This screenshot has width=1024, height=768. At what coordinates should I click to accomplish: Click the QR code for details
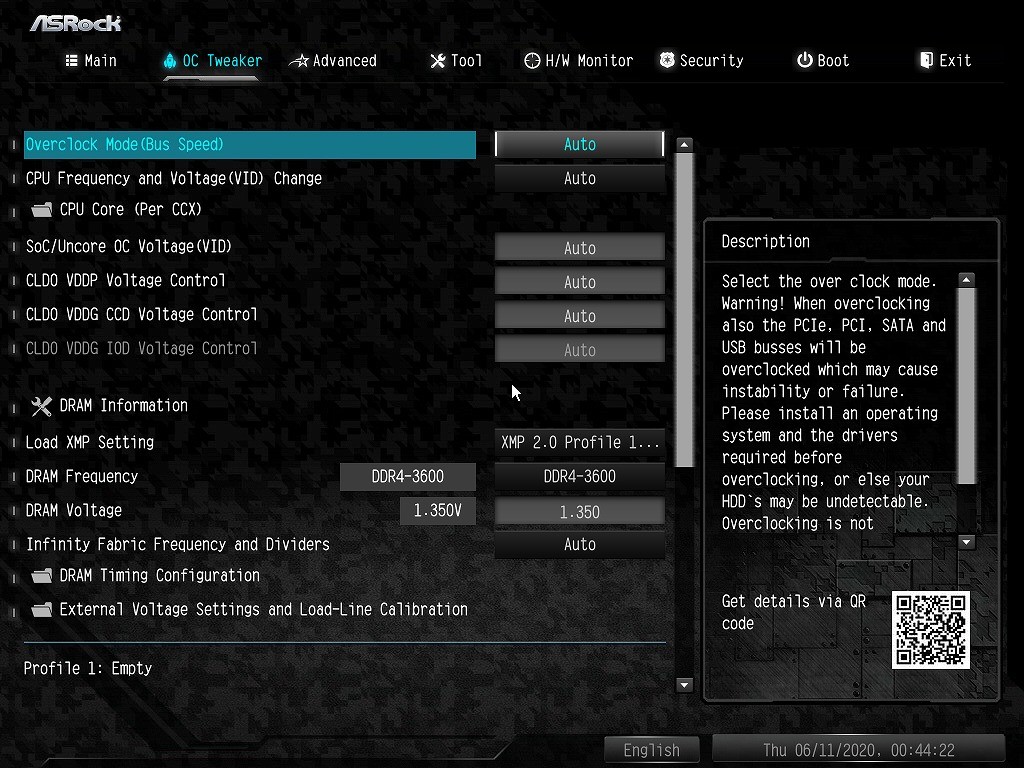(x=930, y=630)
